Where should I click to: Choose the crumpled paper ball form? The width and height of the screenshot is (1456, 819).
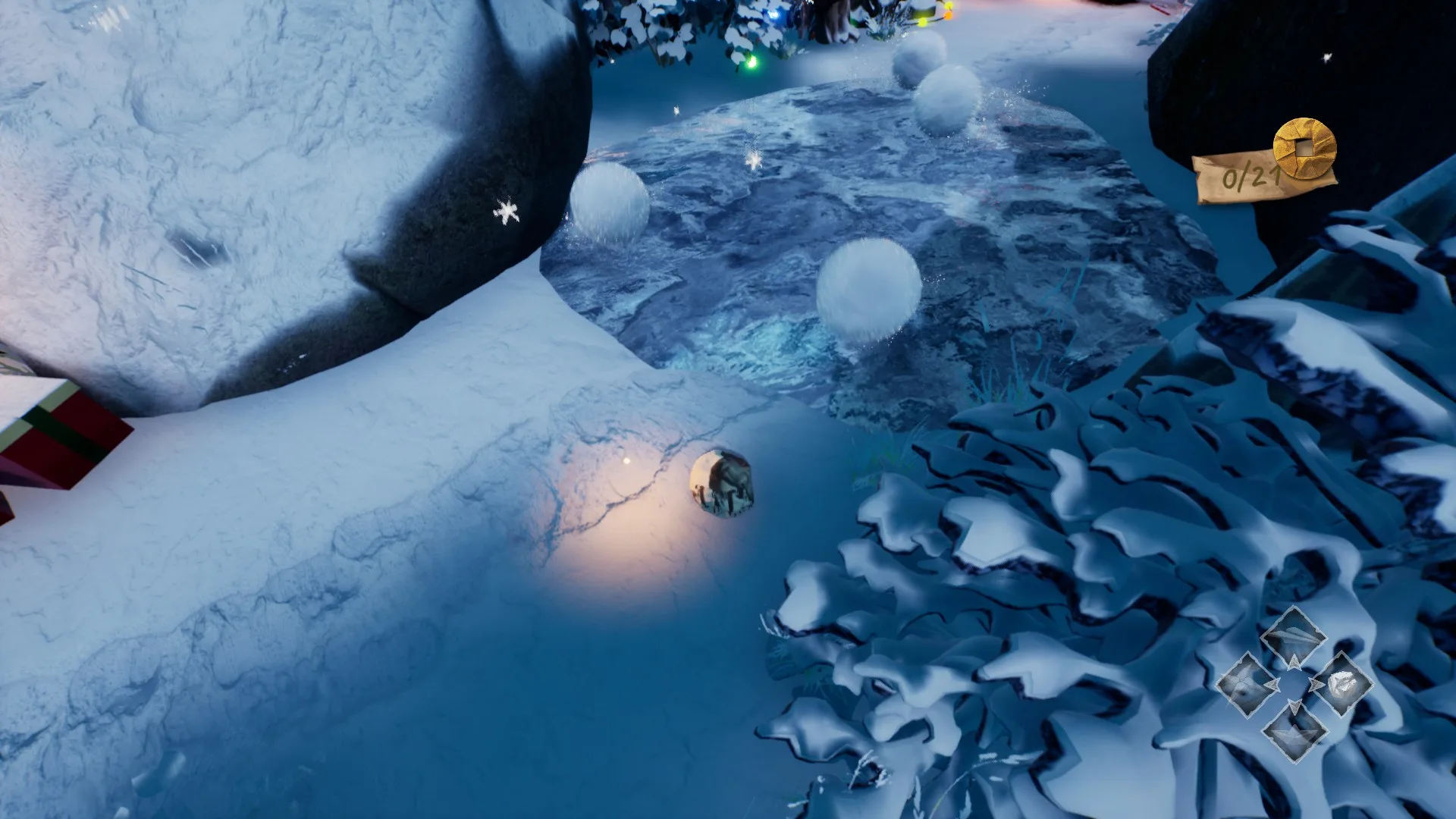(1341, 683)
